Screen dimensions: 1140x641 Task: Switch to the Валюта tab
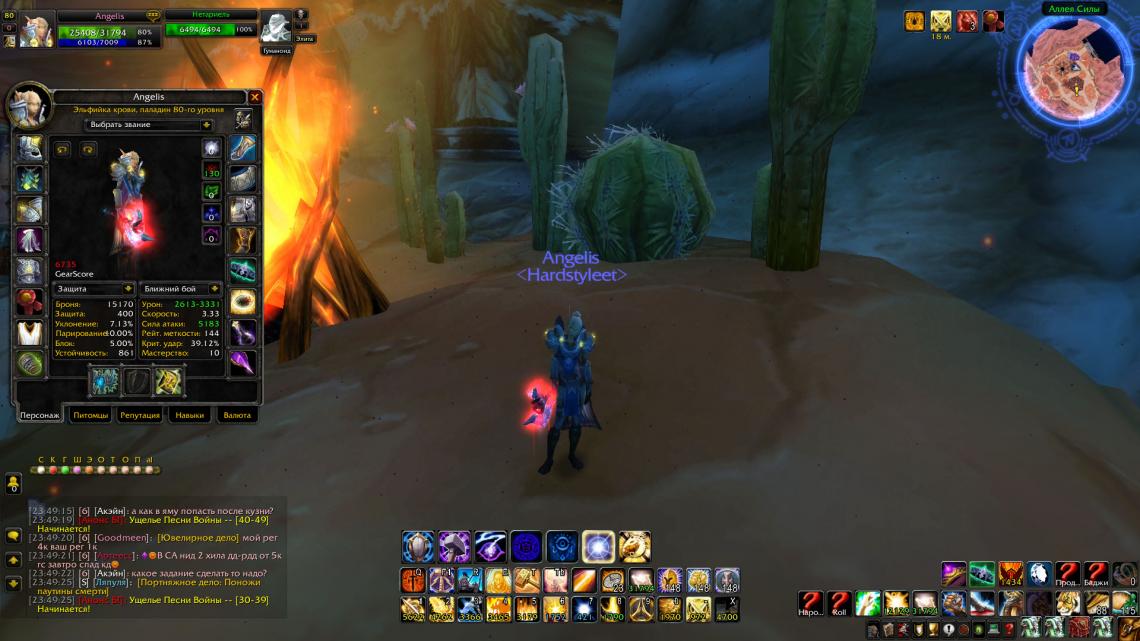[236, 415]
